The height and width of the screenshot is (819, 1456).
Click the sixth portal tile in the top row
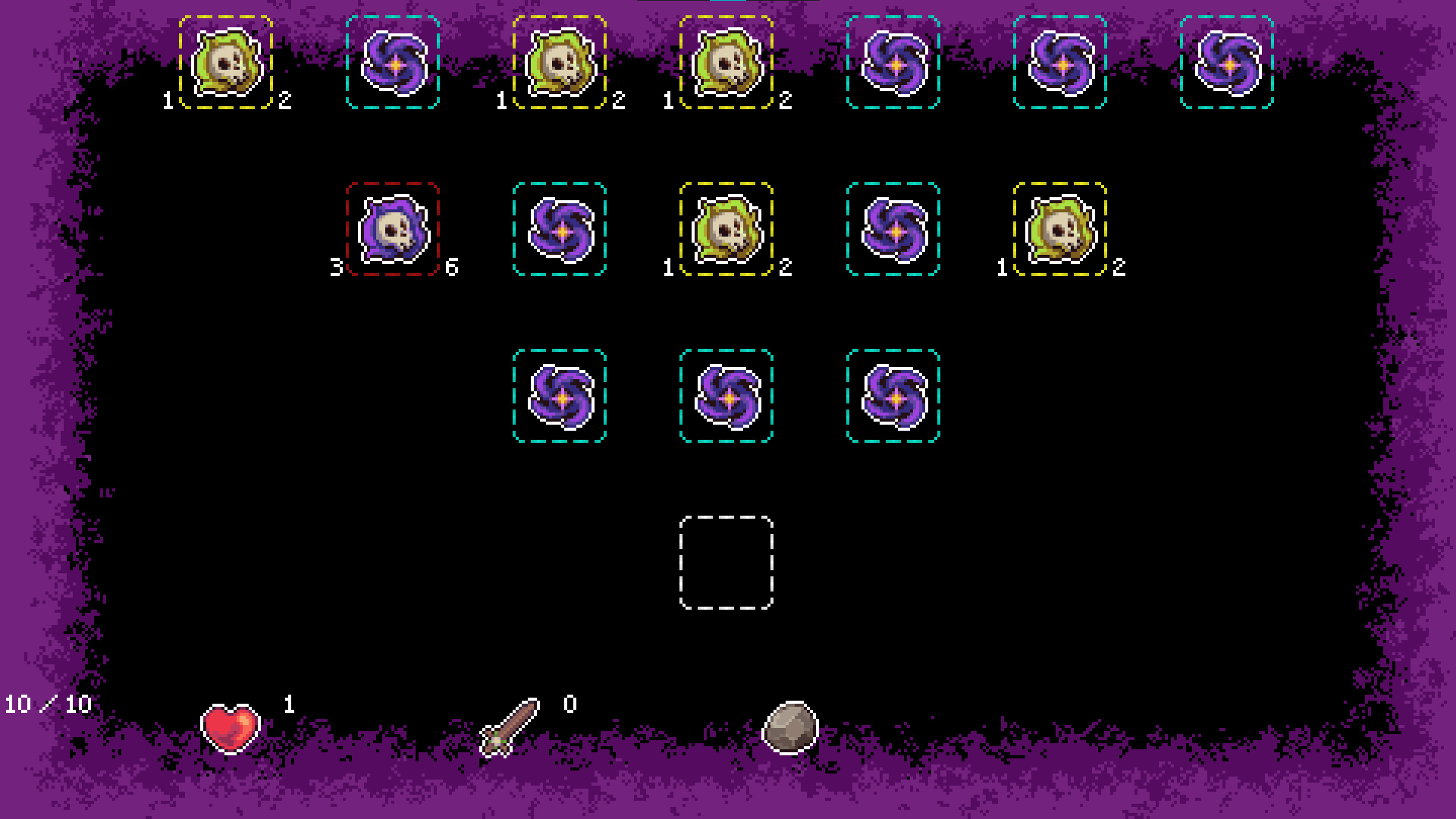pos(1060,62)
